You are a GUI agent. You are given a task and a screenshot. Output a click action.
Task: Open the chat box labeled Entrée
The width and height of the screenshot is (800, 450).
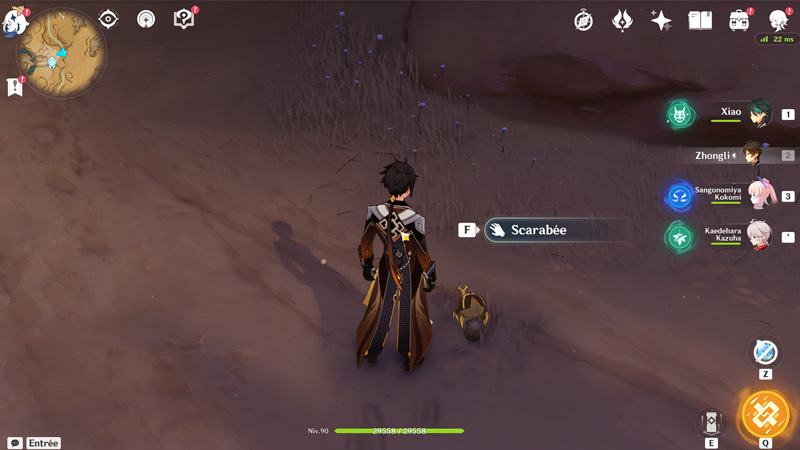34,442
